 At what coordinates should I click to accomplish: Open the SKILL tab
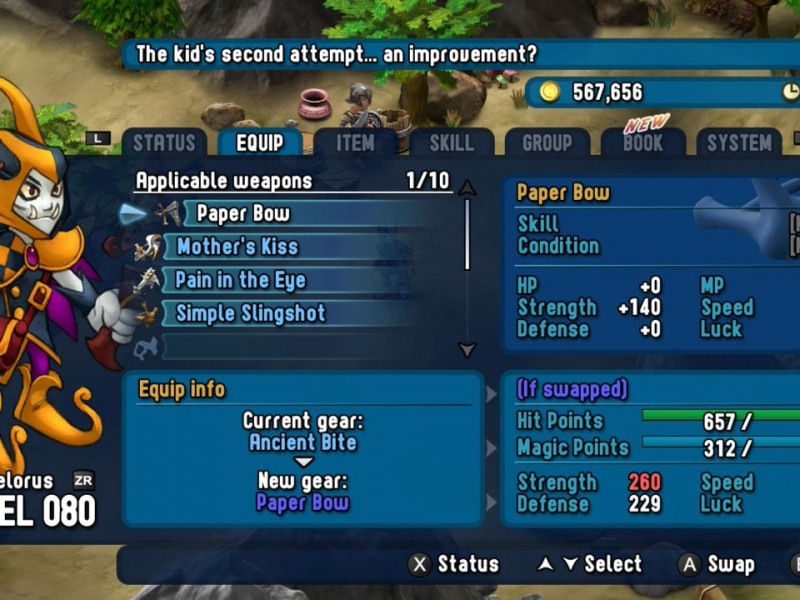click(x=451, y=143)
